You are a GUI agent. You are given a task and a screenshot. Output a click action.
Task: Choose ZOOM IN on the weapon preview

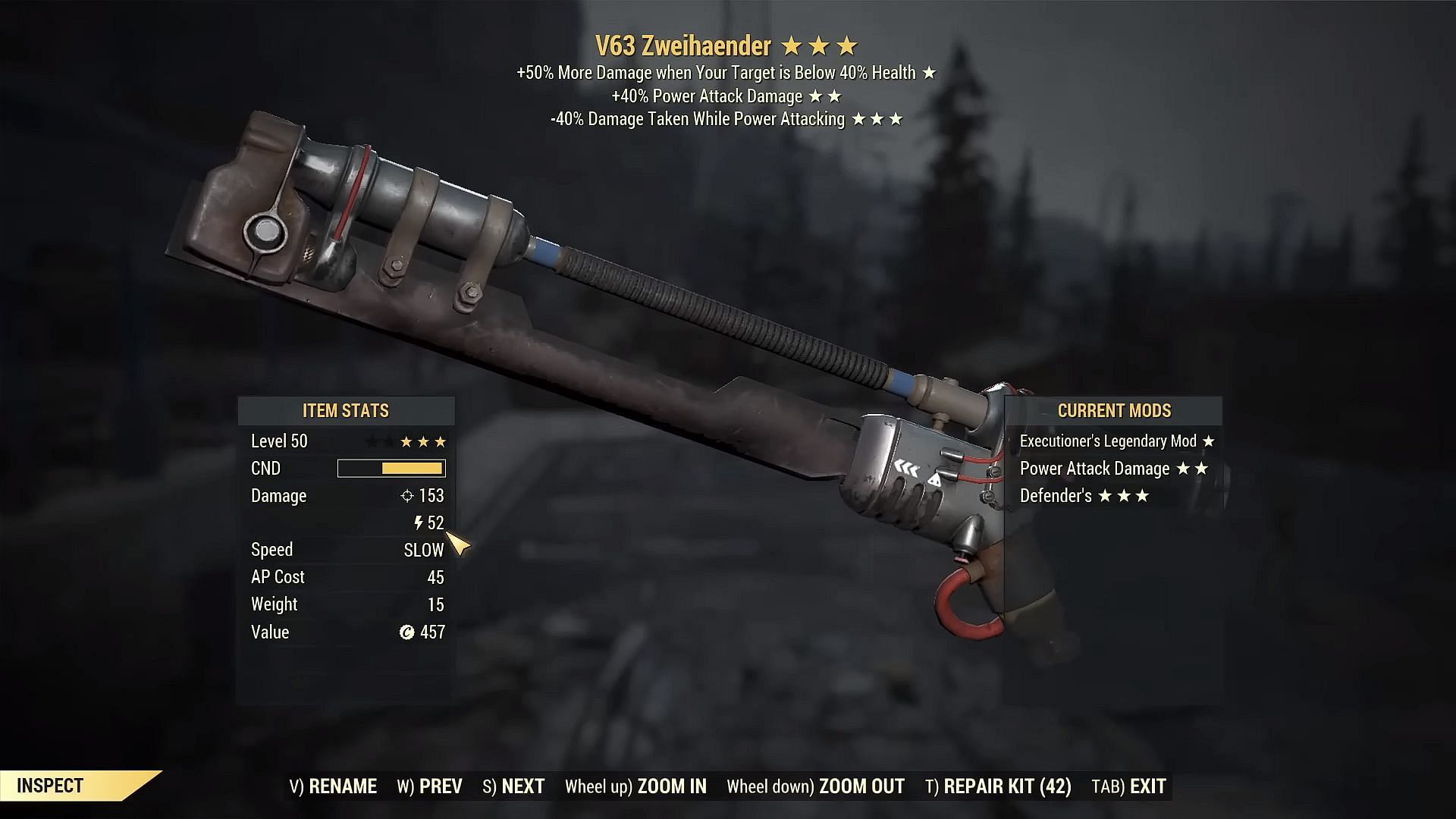[635, 786]
